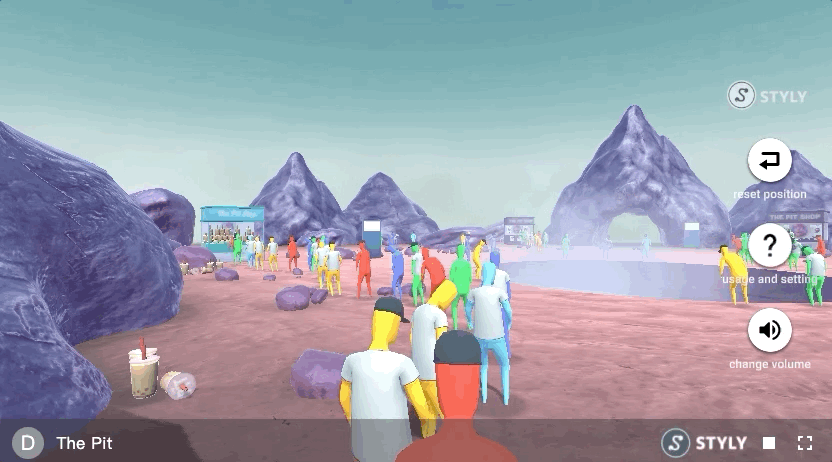Change volume with the speaker button
Viewport: 832px width, 462px height.
[x=770, y=330]
